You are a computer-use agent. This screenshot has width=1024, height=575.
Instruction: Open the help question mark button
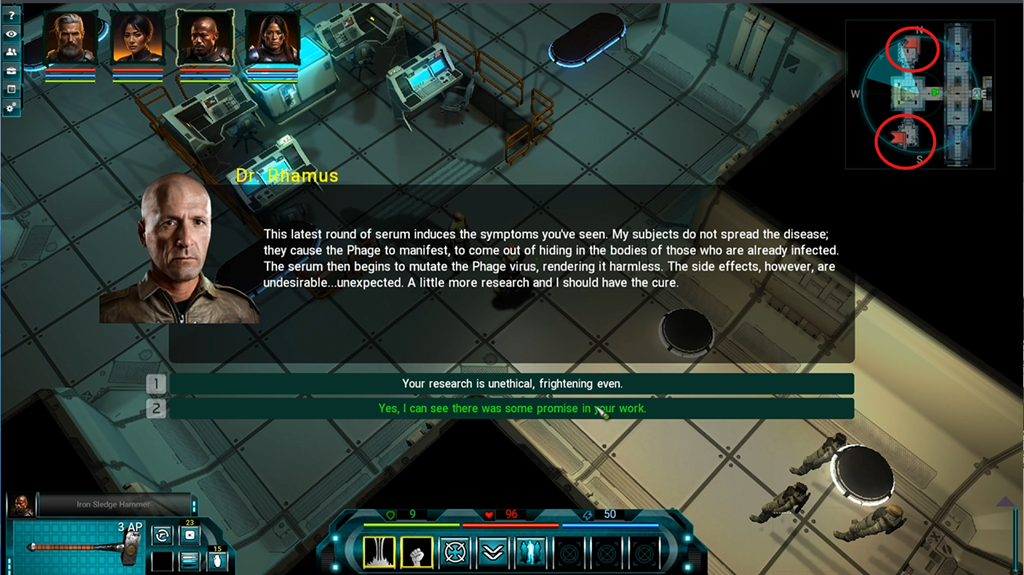click(11, 15)
